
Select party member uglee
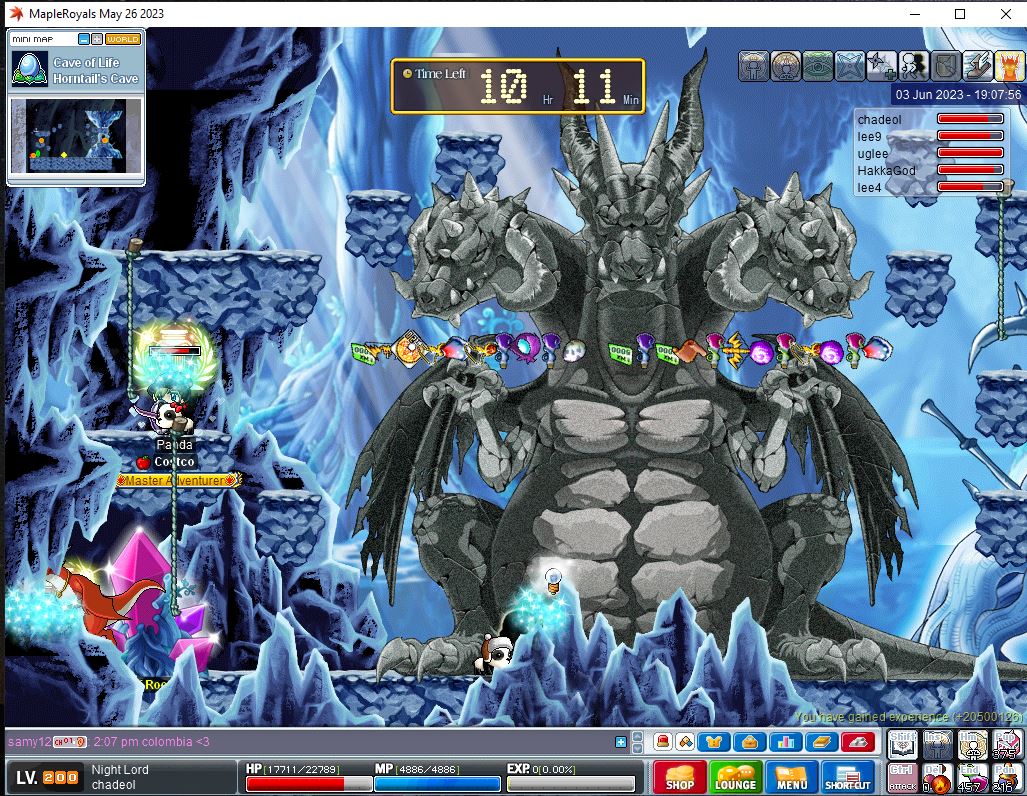[x=873, y=154]
